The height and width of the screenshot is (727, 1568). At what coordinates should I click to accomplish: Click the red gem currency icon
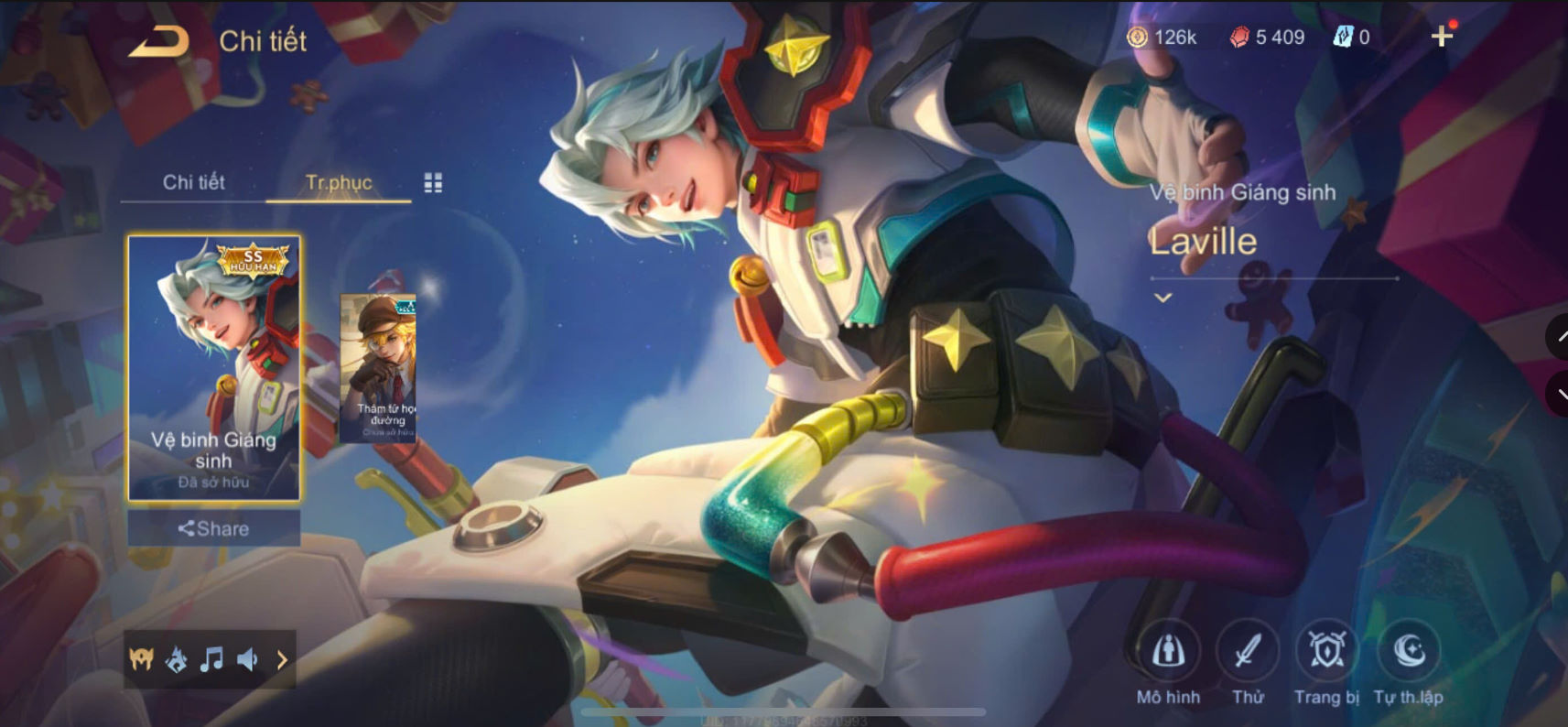click(1241, 38)
